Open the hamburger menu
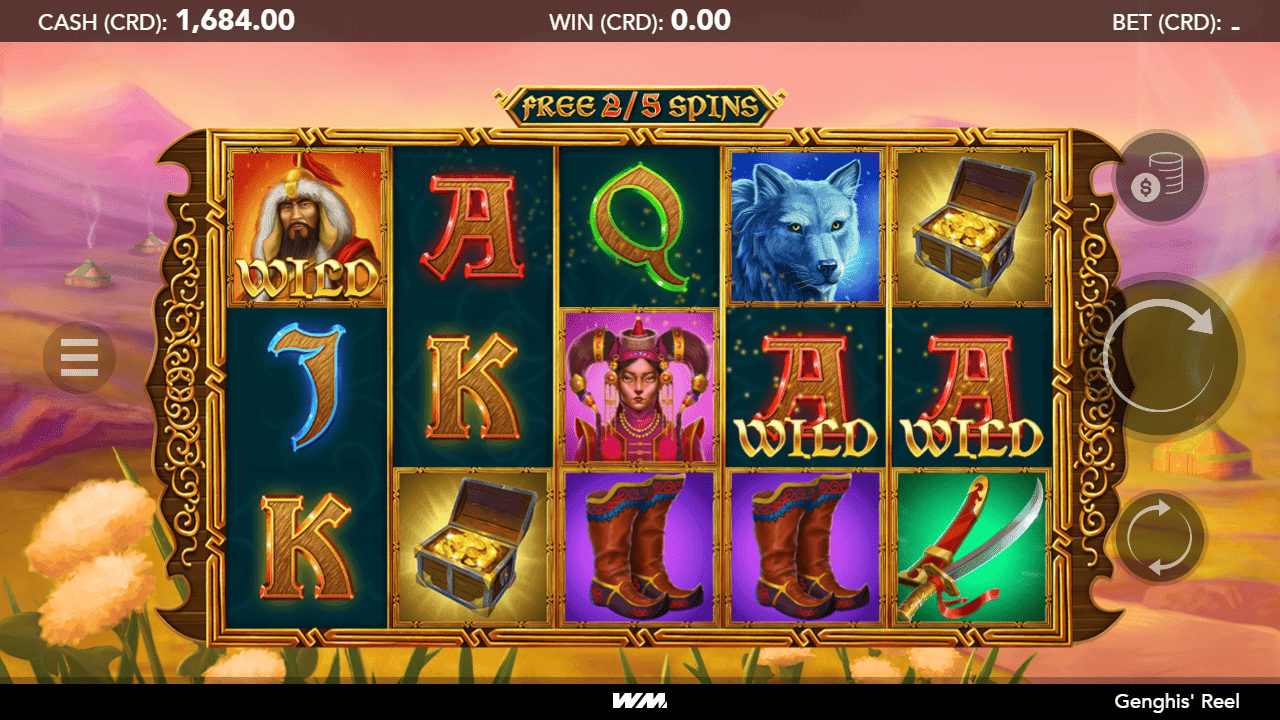Image resolution: width=1280 pixels, height=720 pixels. (x=79, y=357)
